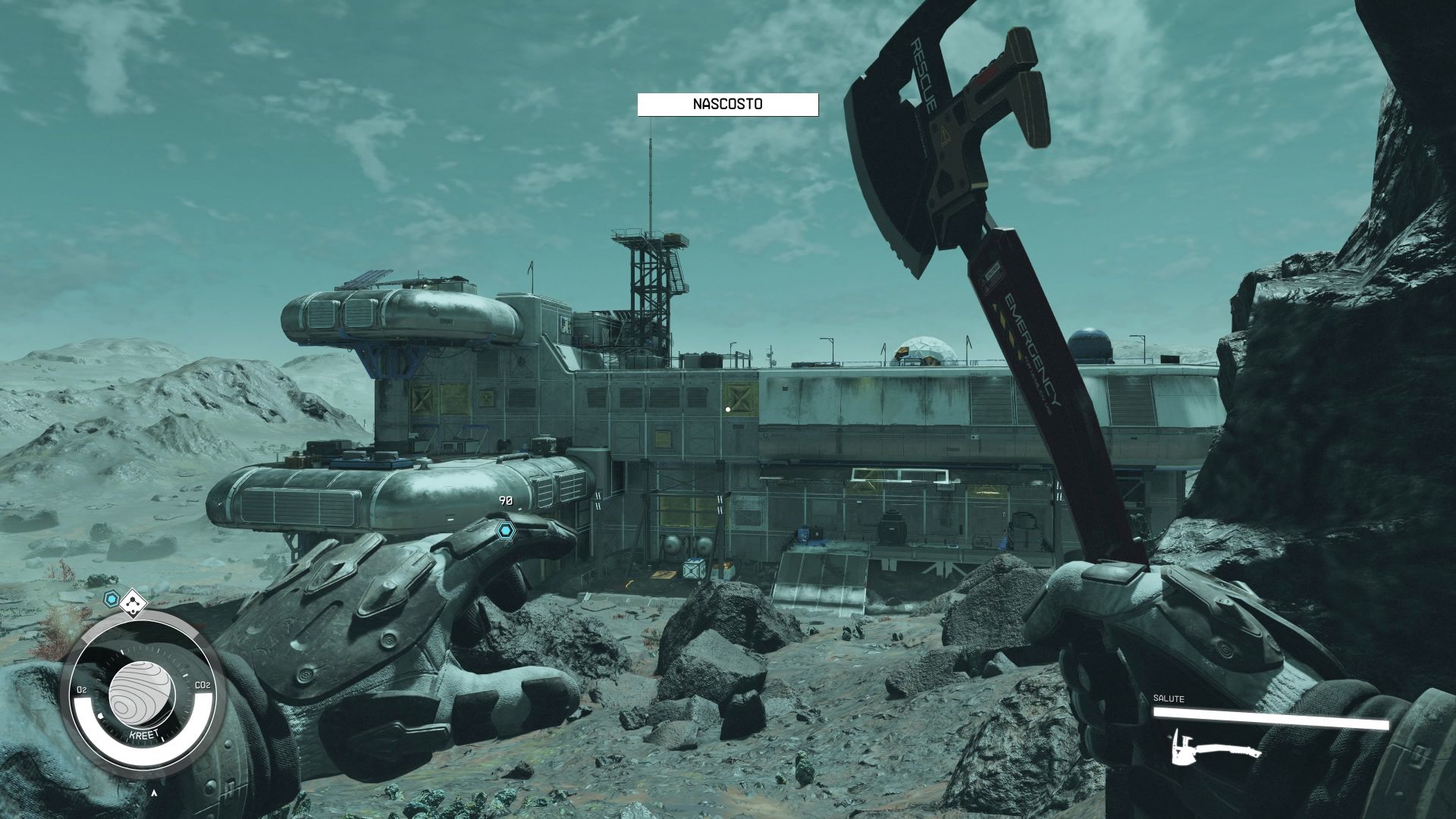The height and width of the screenshot is (819, 1456).
Task: Click the blue hexagon objective marker showing 90
Action: pos(505,528)
